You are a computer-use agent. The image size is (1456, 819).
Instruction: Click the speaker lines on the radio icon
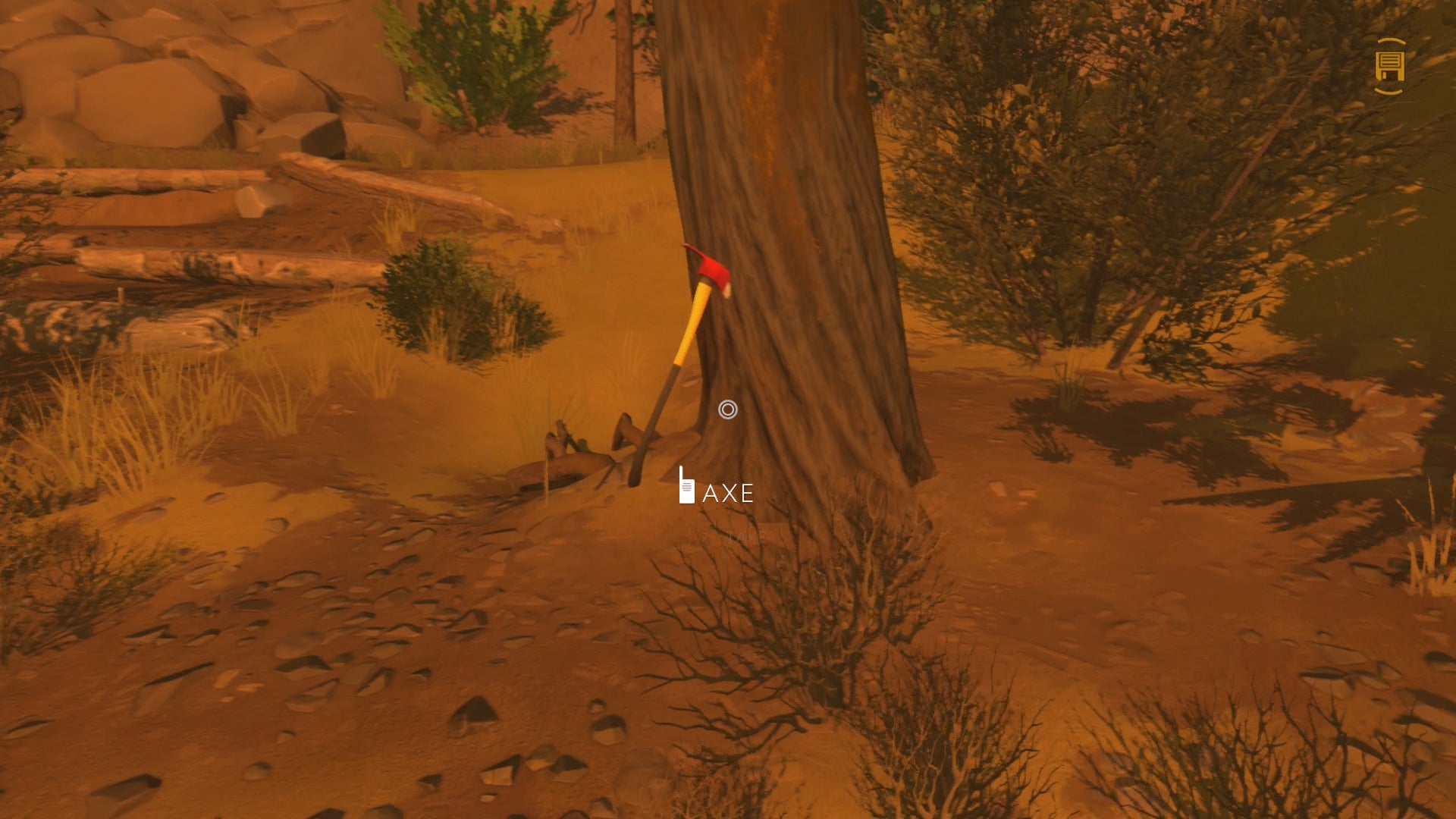687,487
